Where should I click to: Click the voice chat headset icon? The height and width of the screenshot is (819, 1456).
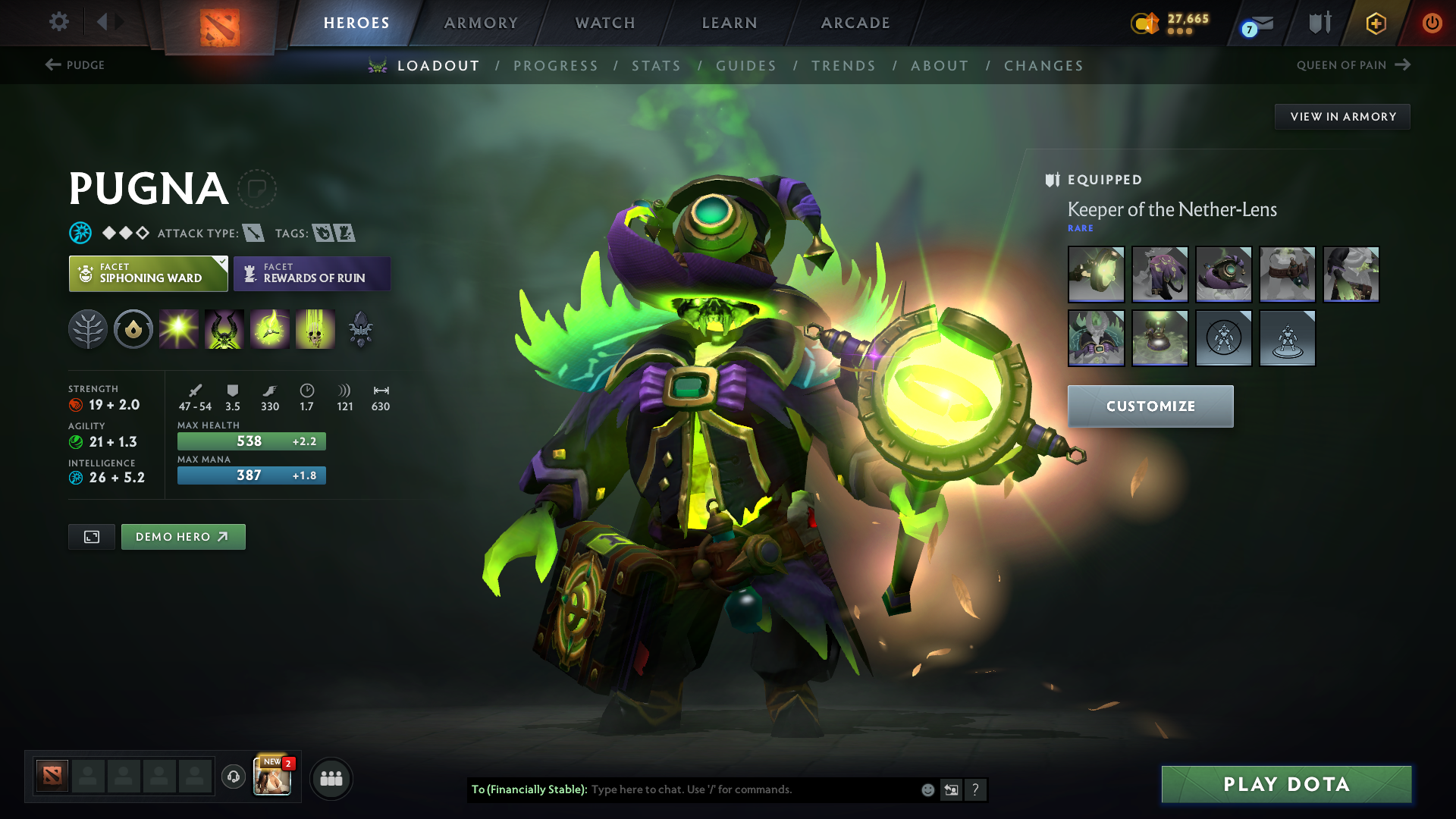233,777
